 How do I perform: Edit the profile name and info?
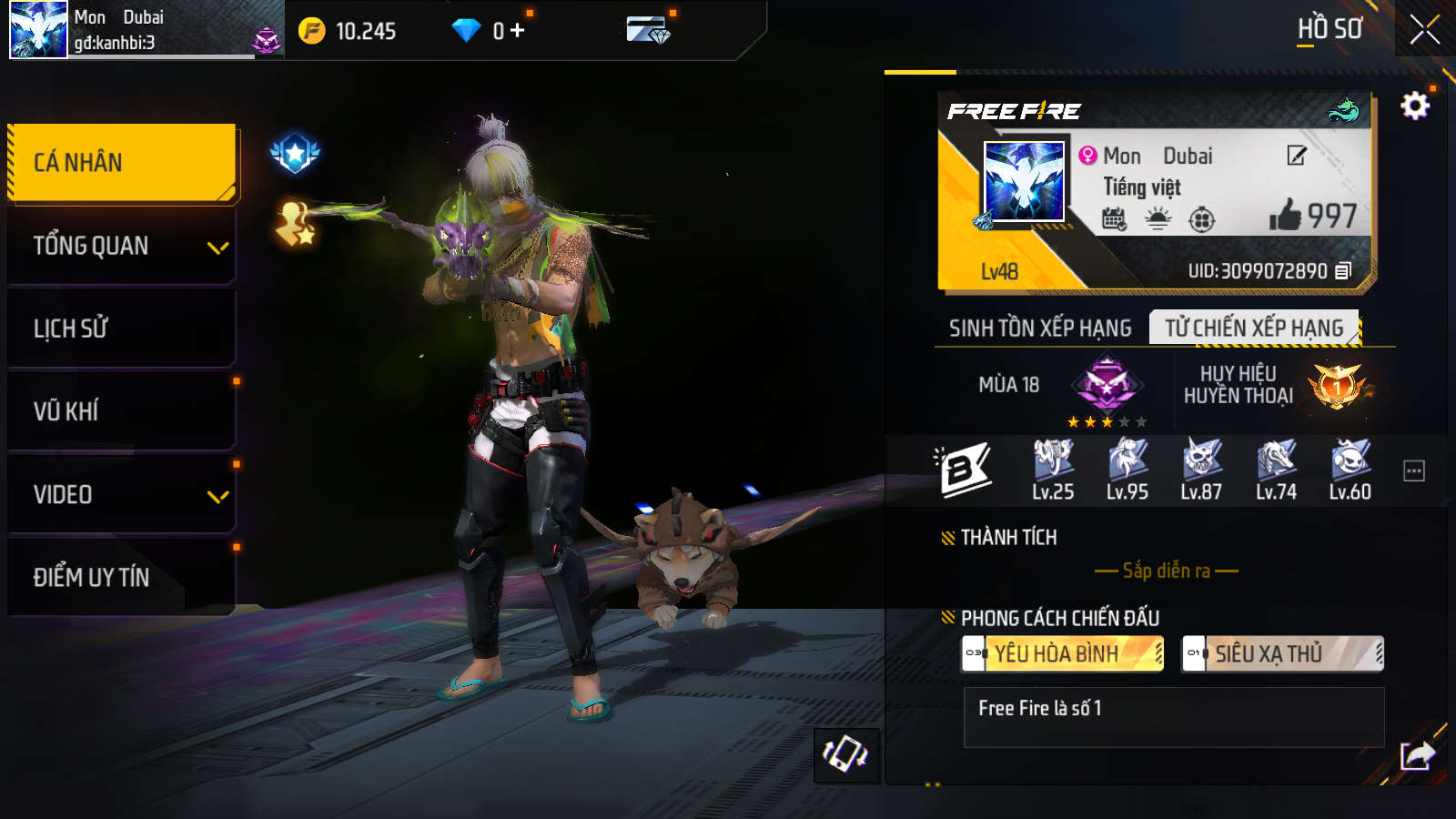pyautogui.click(x=1297, y=156)
